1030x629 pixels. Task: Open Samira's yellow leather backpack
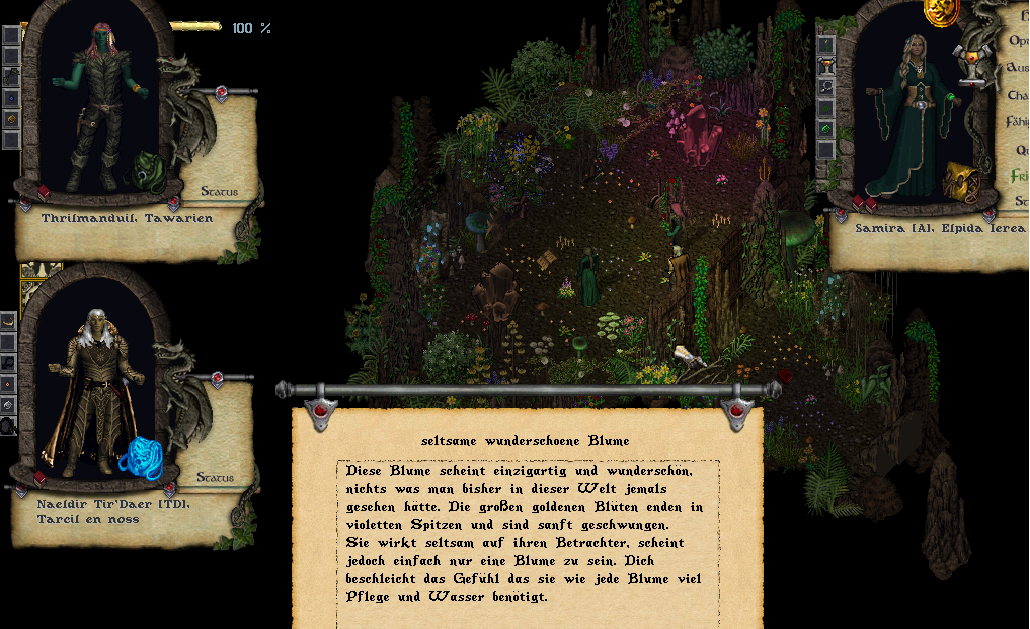(x=960, y=178)
